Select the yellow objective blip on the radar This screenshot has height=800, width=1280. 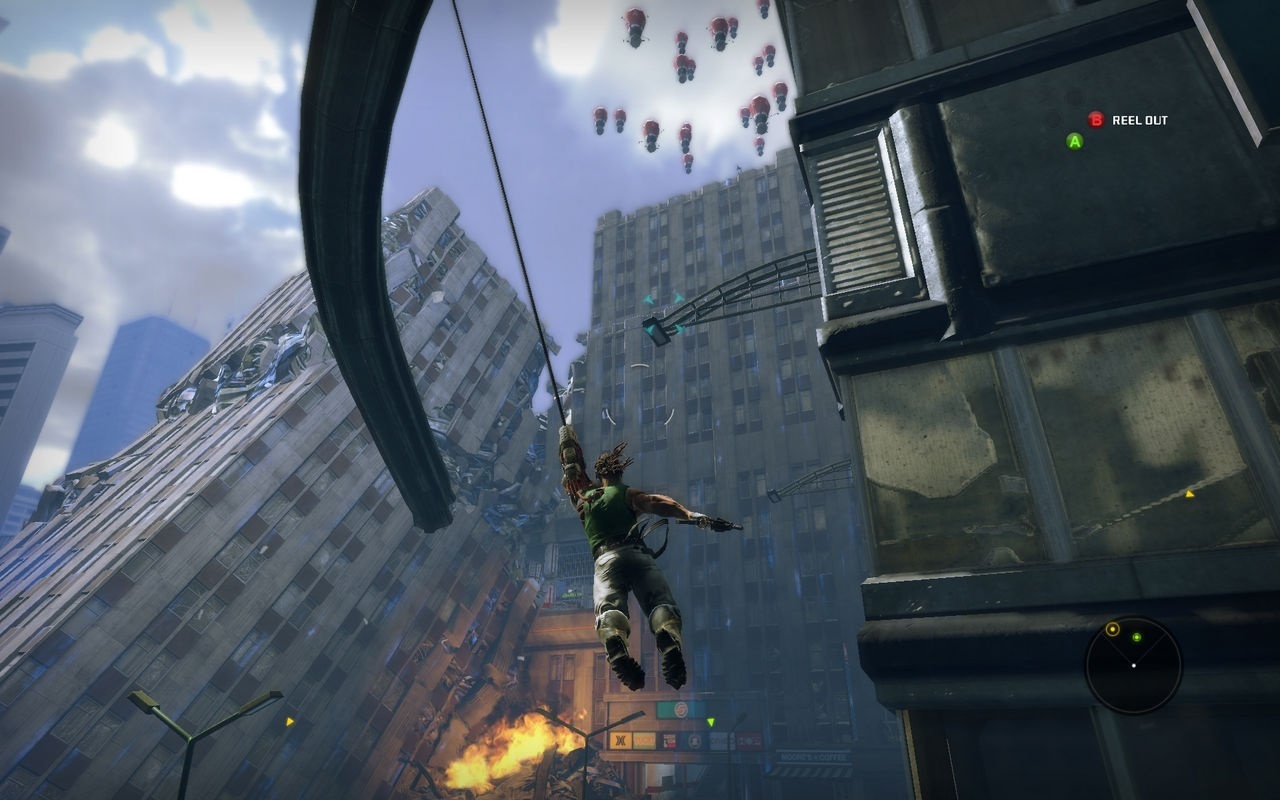[1112, 629]
